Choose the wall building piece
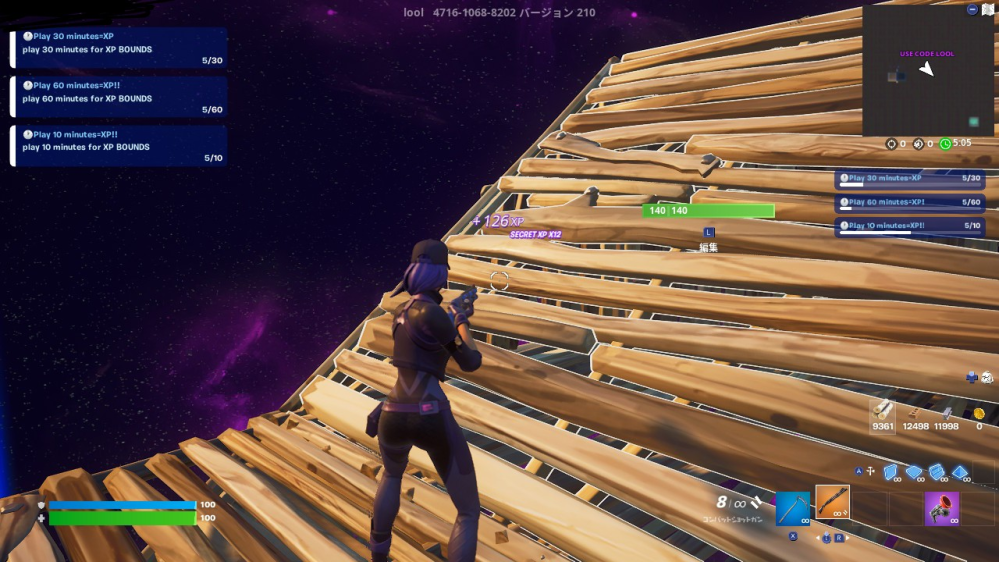The width and height of the screenshot is (999, 562). tap(890, 472)
